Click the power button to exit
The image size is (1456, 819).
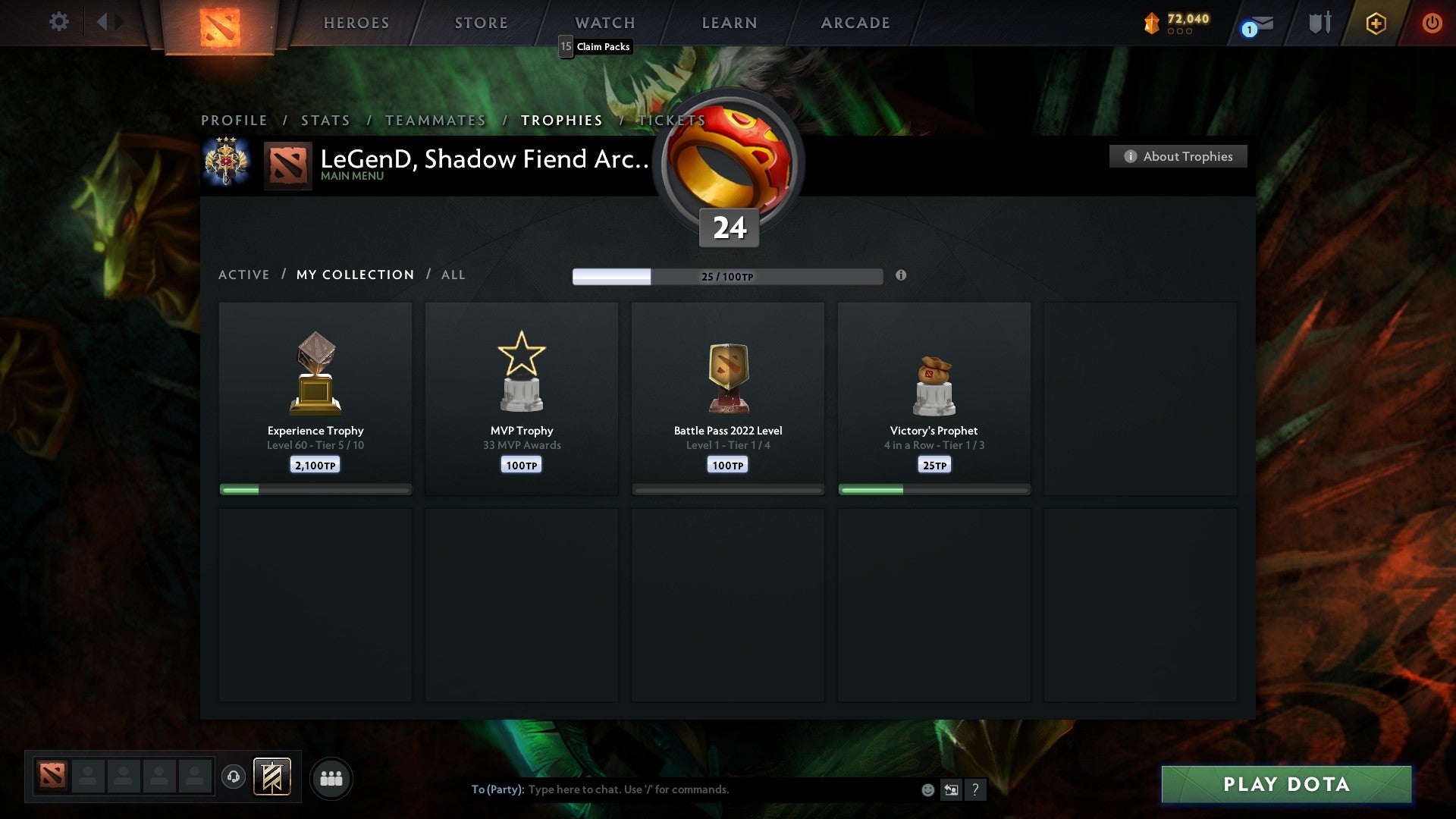point(1432,23)
